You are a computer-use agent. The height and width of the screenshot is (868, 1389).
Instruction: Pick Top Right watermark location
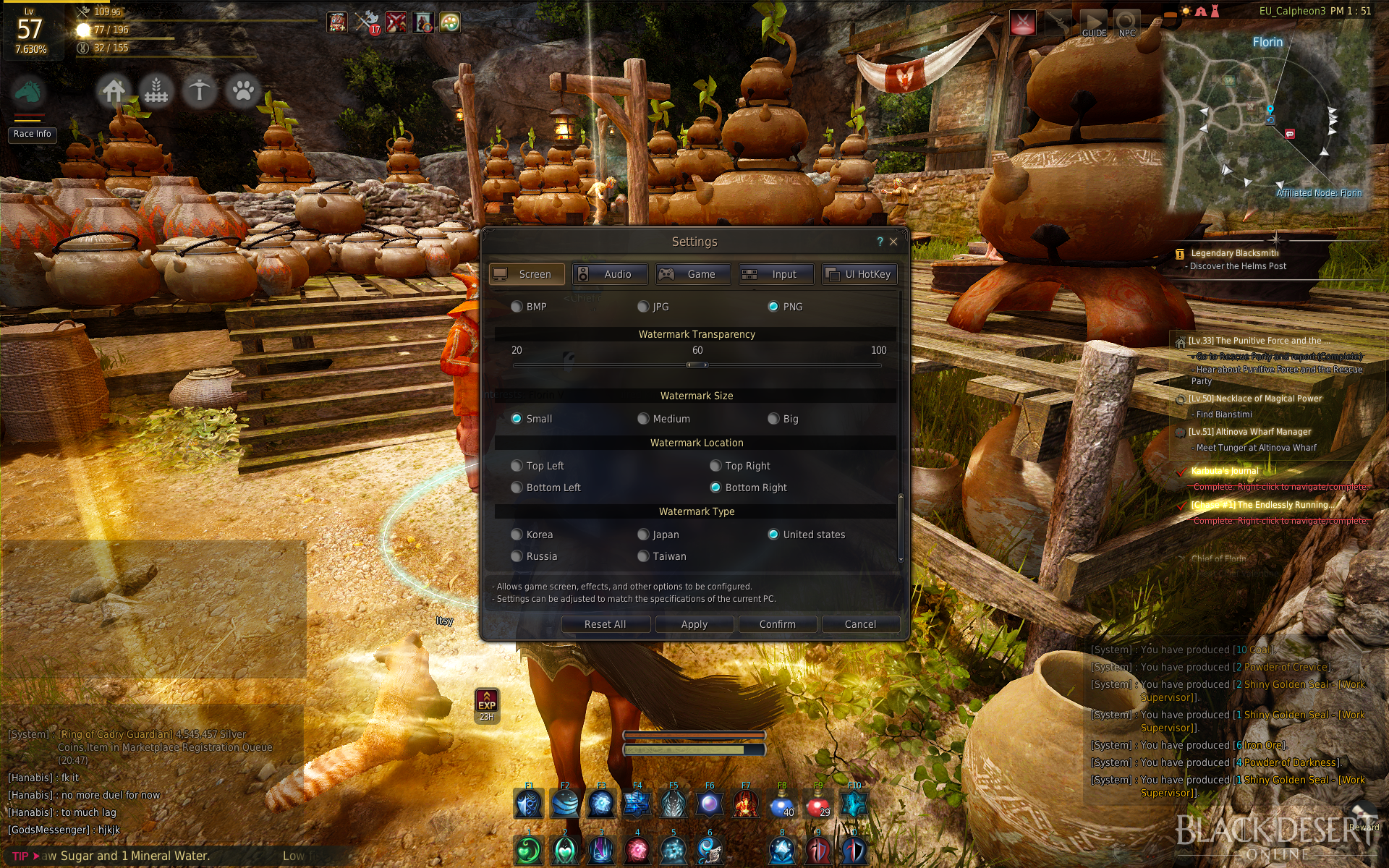click(x=715, y=466)
